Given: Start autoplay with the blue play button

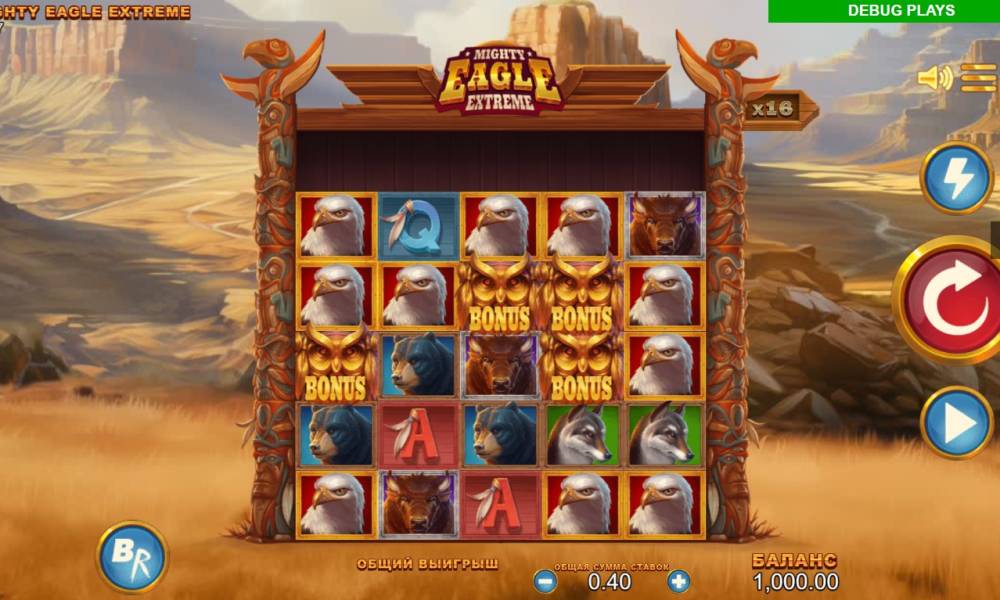Looking at the screenshot, I should (956, 423).
